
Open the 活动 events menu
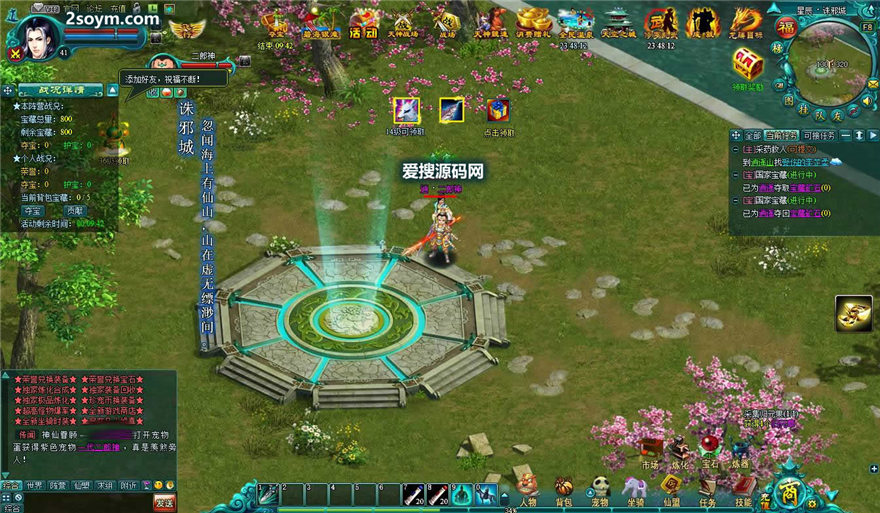pyautogui.click(x=364, y=22)
